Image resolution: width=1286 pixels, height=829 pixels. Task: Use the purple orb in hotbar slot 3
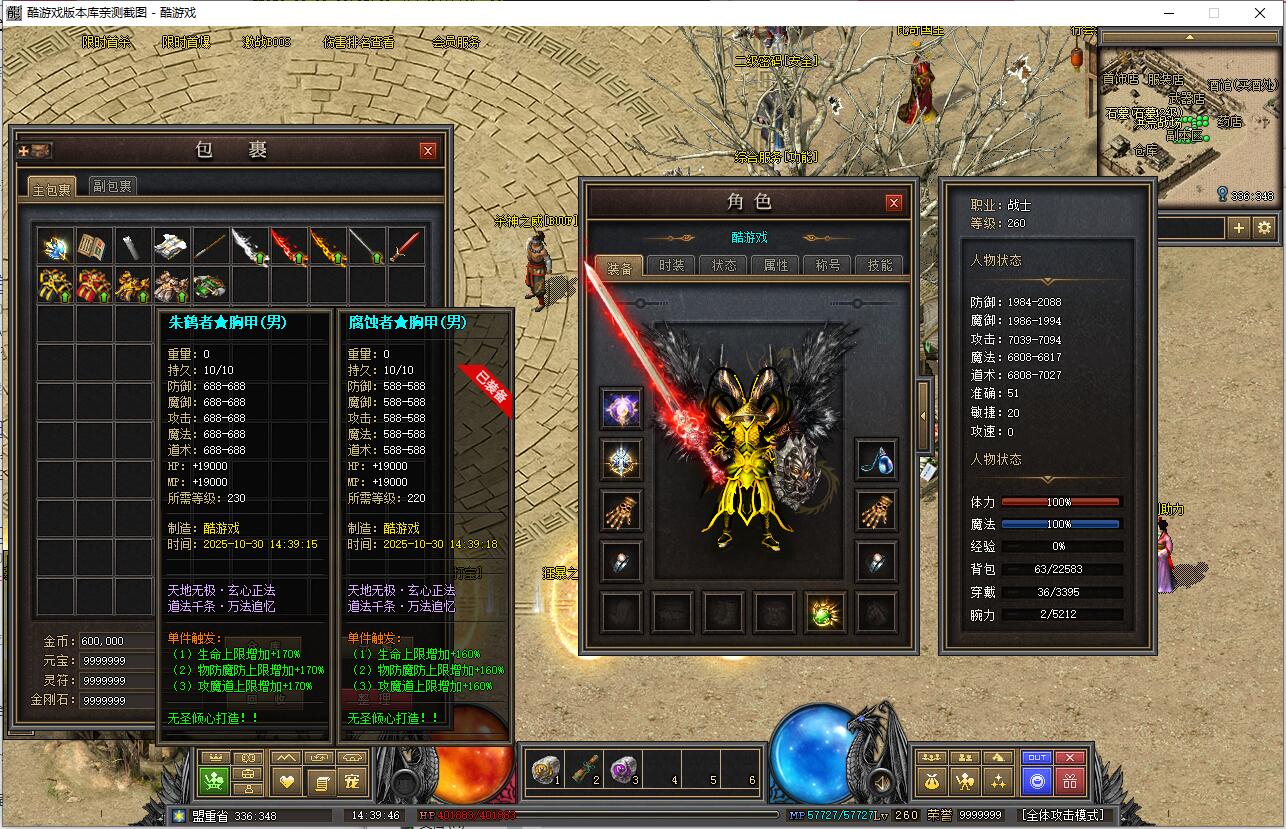[623, 768]
